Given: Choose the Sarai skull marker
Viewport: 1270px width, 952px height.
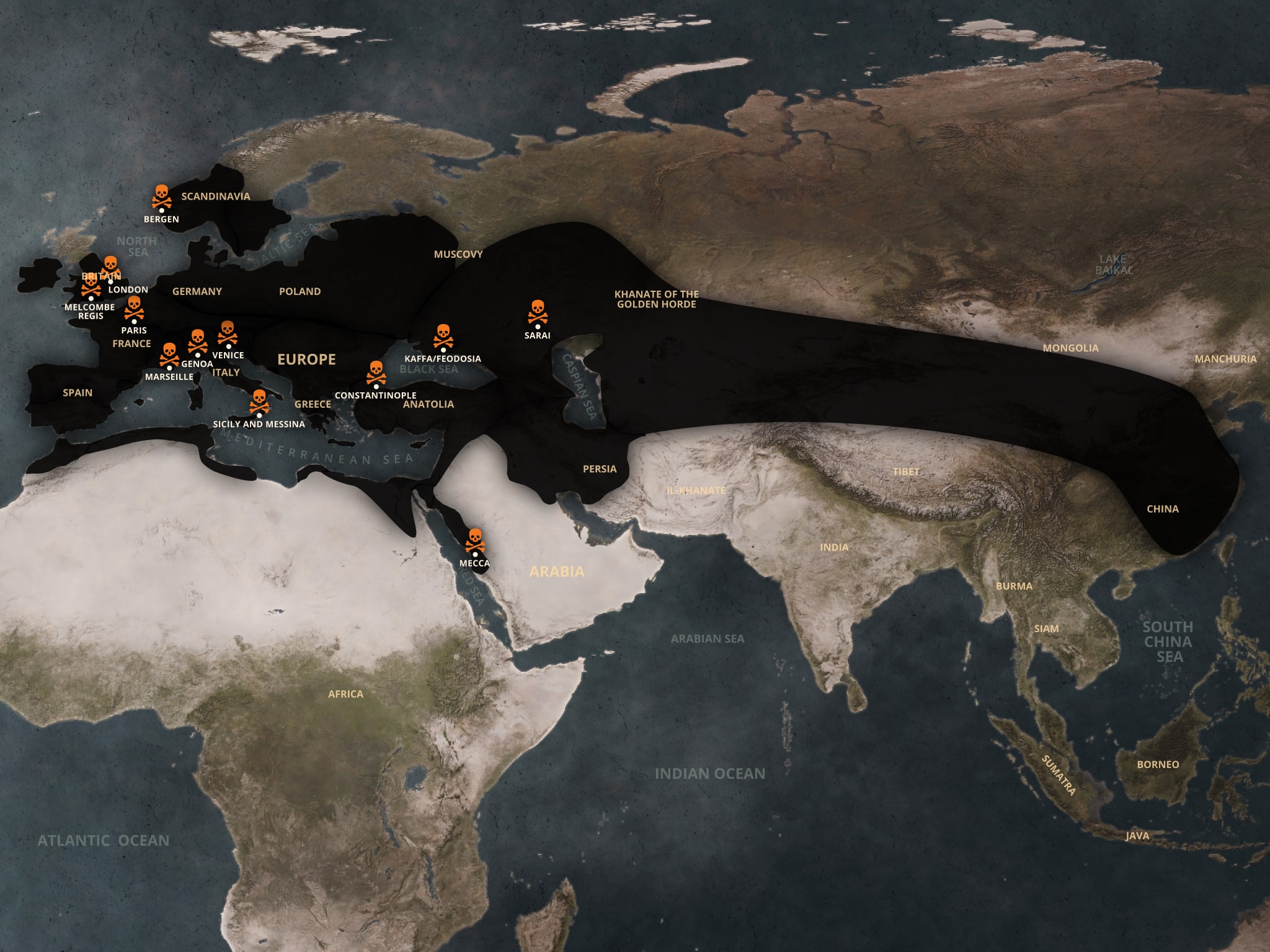Looking at the screenshot, I should click(537, 312).
